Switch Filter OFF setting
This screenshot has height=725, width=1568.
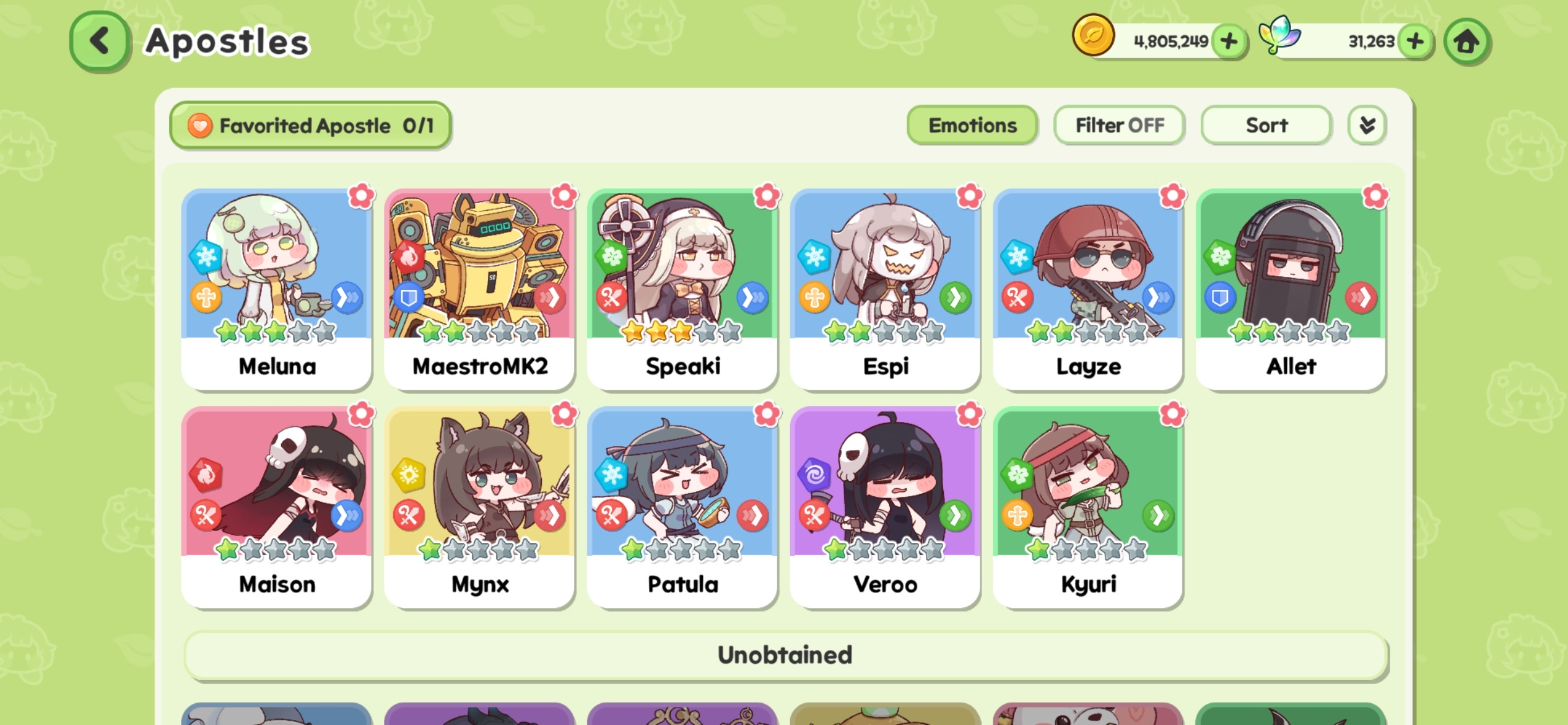(x=1118, y=125)
